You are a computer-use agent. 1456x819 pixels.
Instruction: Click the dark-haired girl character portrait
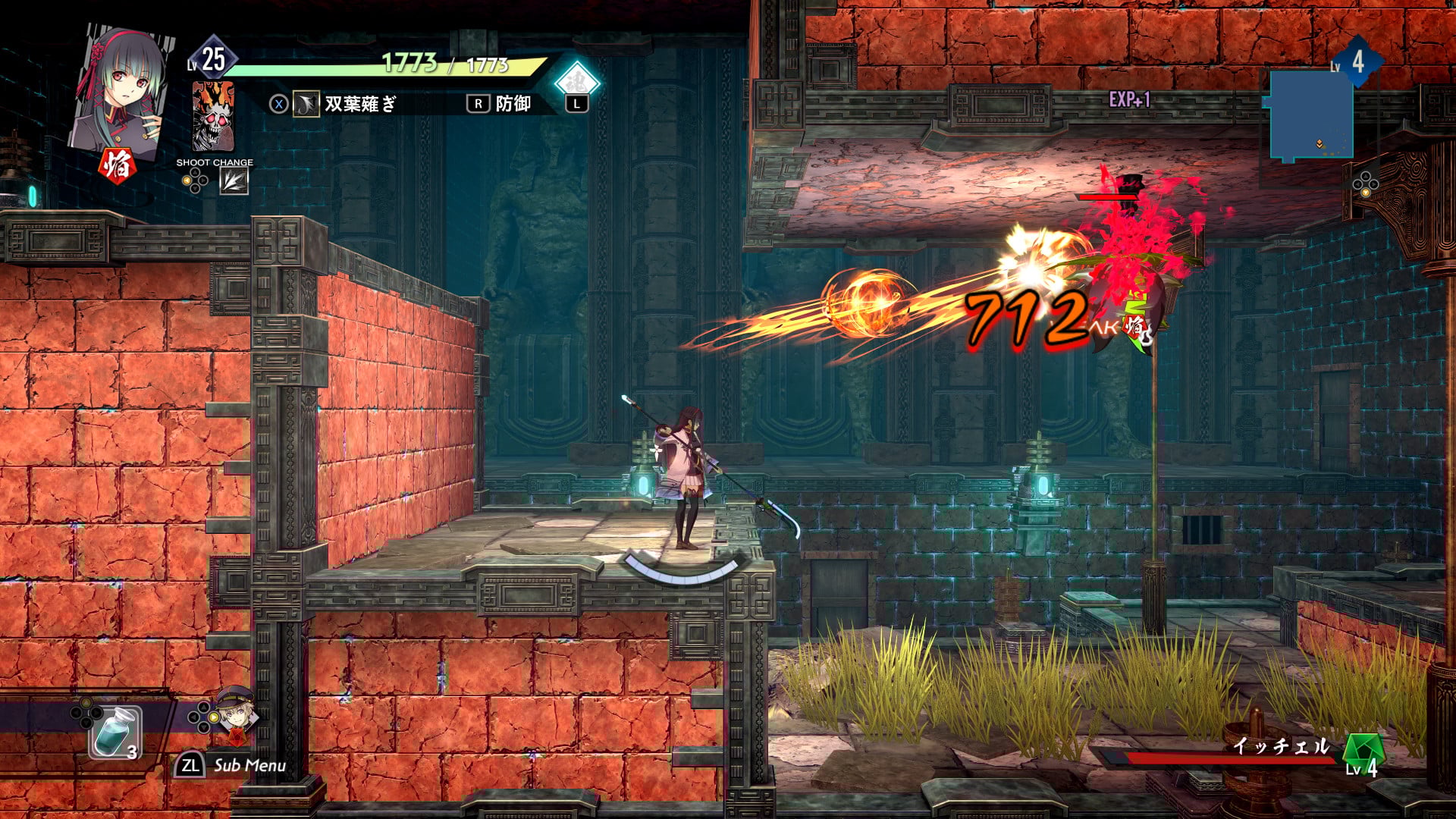(x=121, y=89)
